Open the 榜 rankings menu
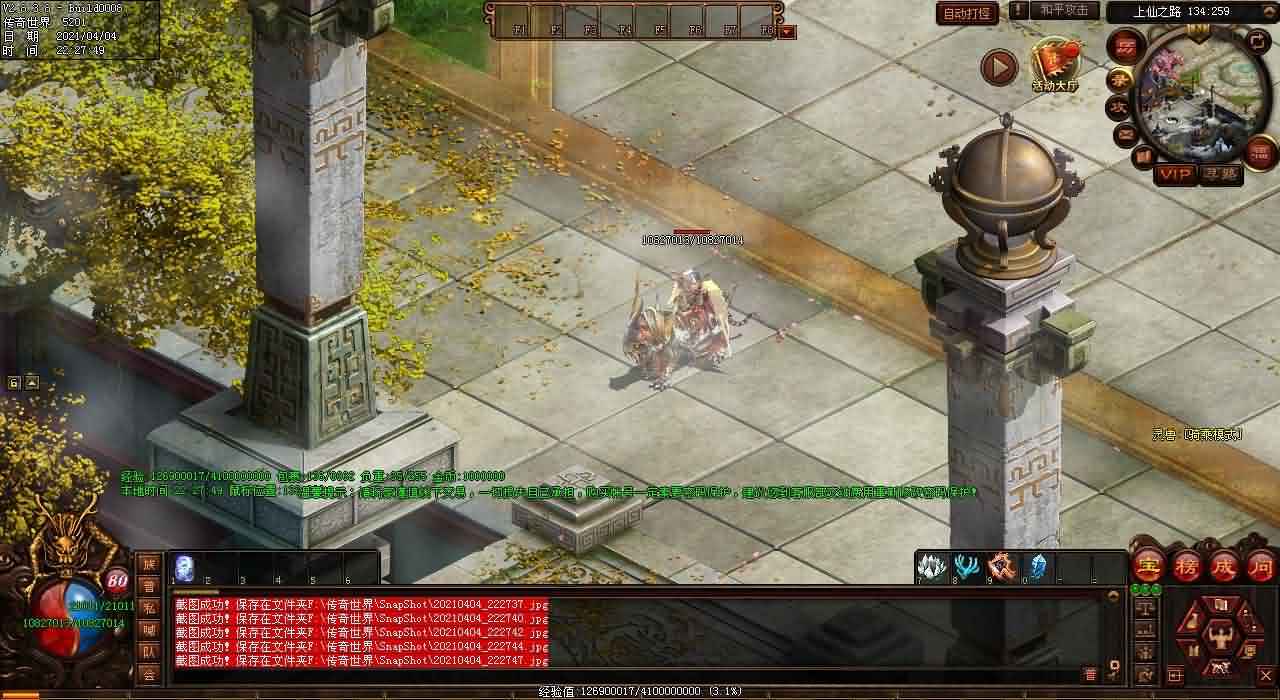The image size is (1280, 700). pos(1187,566)
